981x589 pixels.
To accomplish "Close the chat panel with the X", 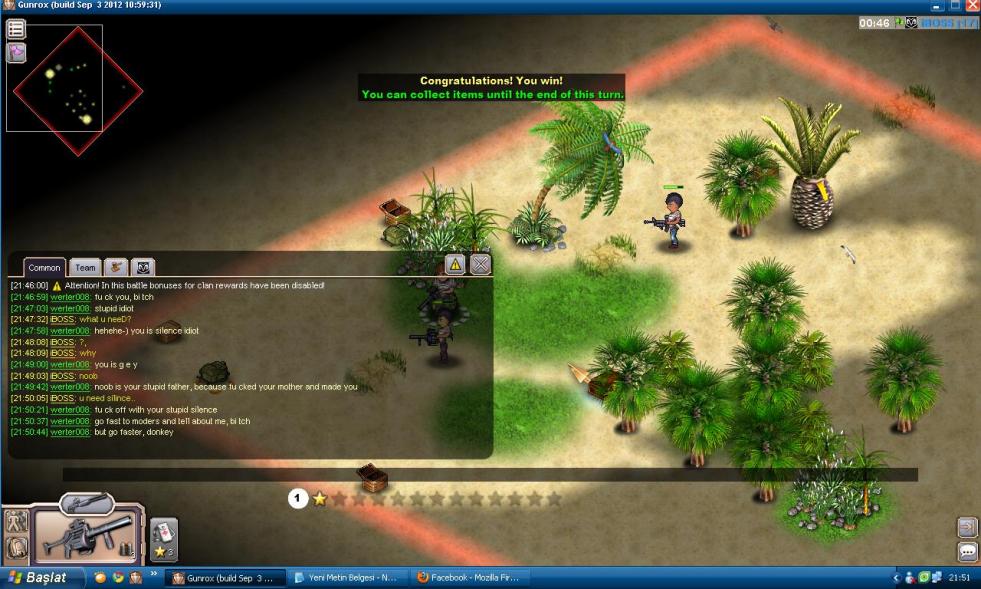I will [481, 264].
